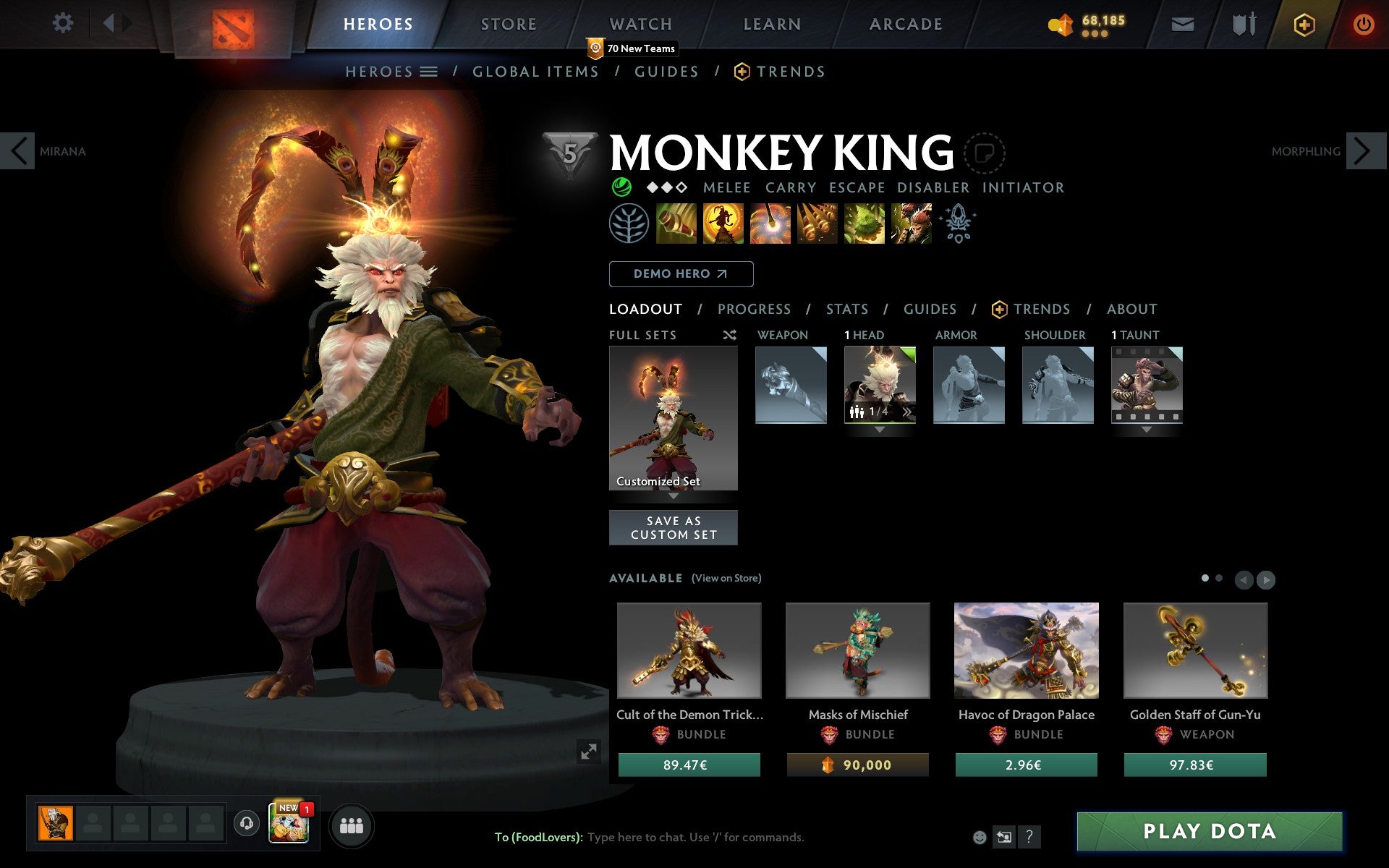Open the WATCH menu item
1389x868 pixels.
(640, 24)
